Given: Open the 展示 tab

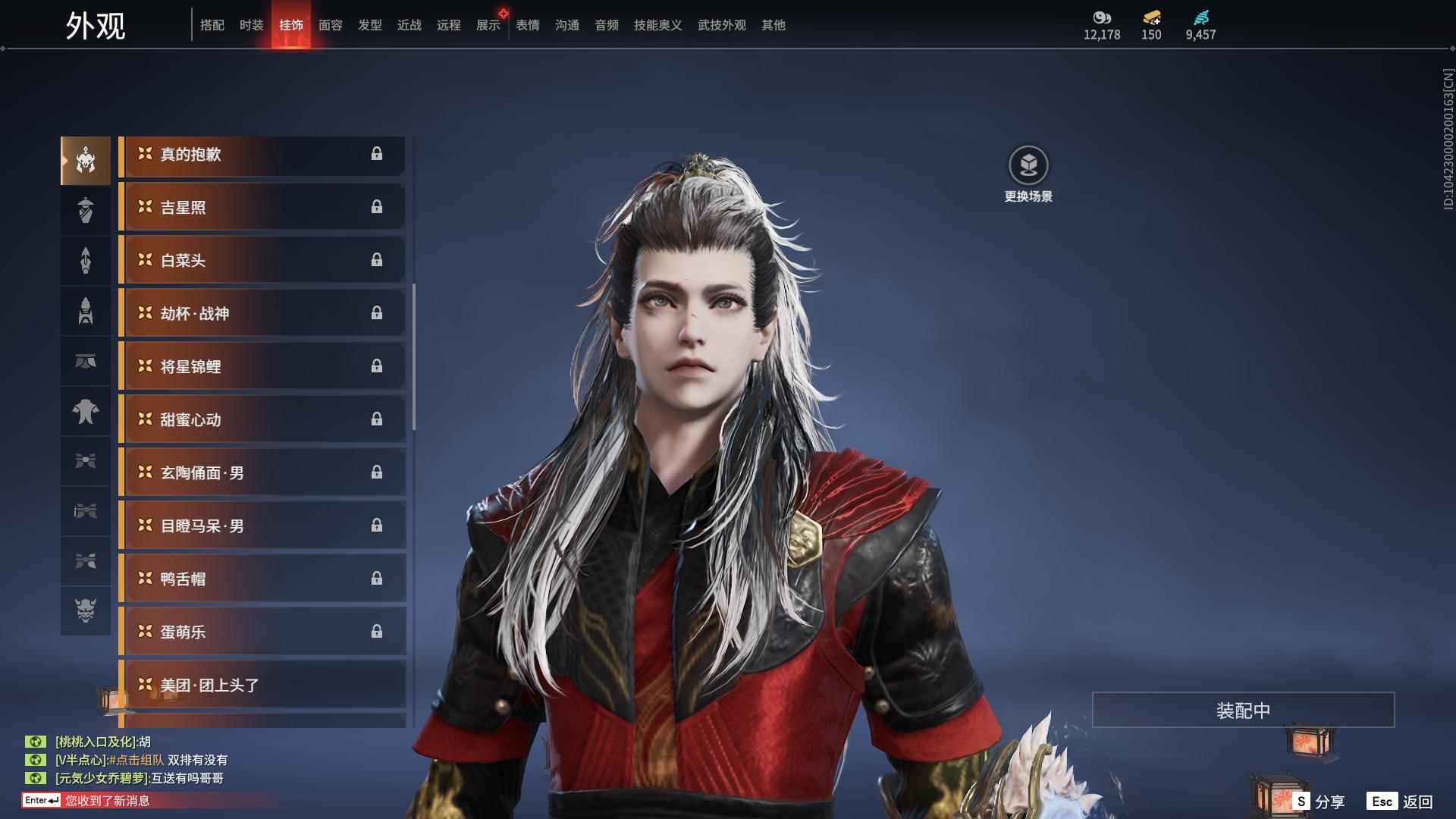Looking at the screenshot, I should pyautogui.click(x=488, y=25).
